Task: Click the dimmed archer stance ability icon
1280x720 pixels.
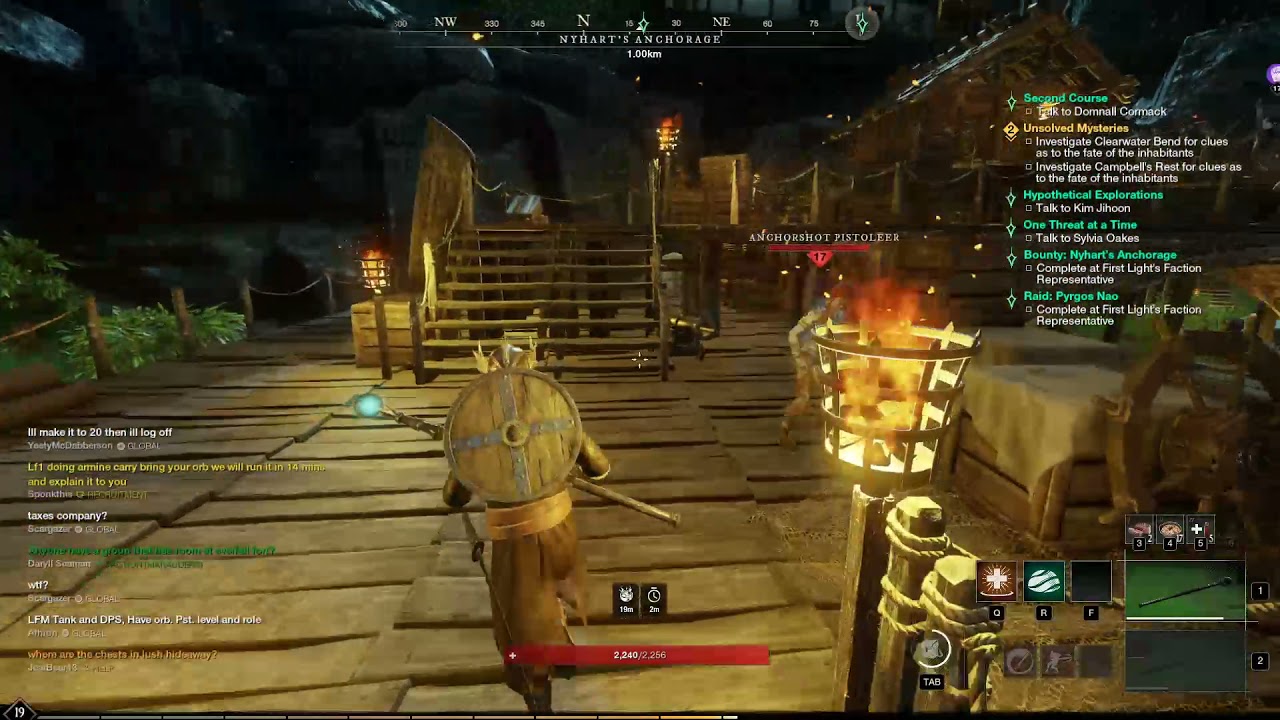Action: pyautogui.click(x=1058, y=661)
